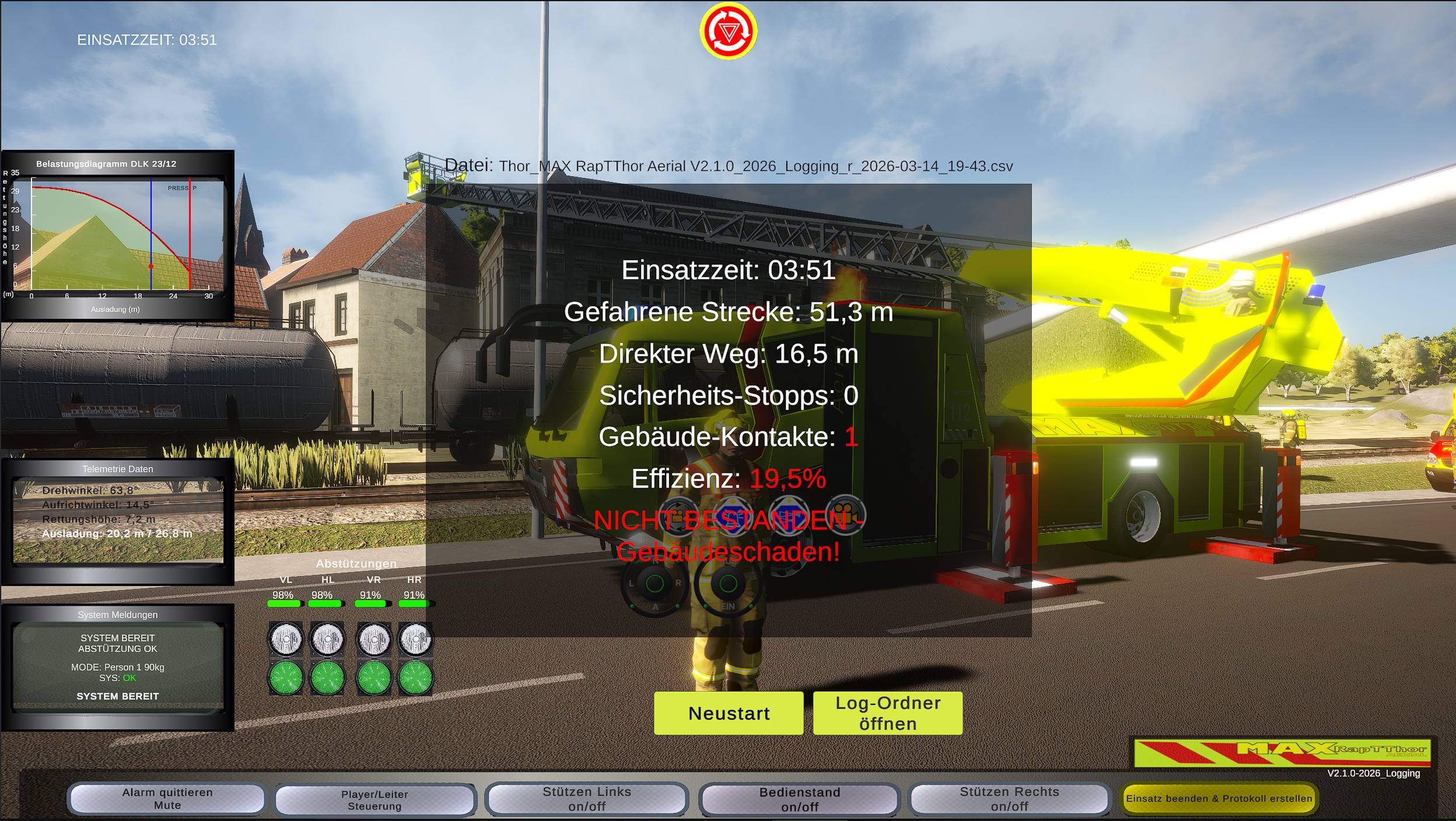This screenshot has width=1456, height=821.
Task: Click the emergency stop icon at top center
Action: [x=728, y=30]
